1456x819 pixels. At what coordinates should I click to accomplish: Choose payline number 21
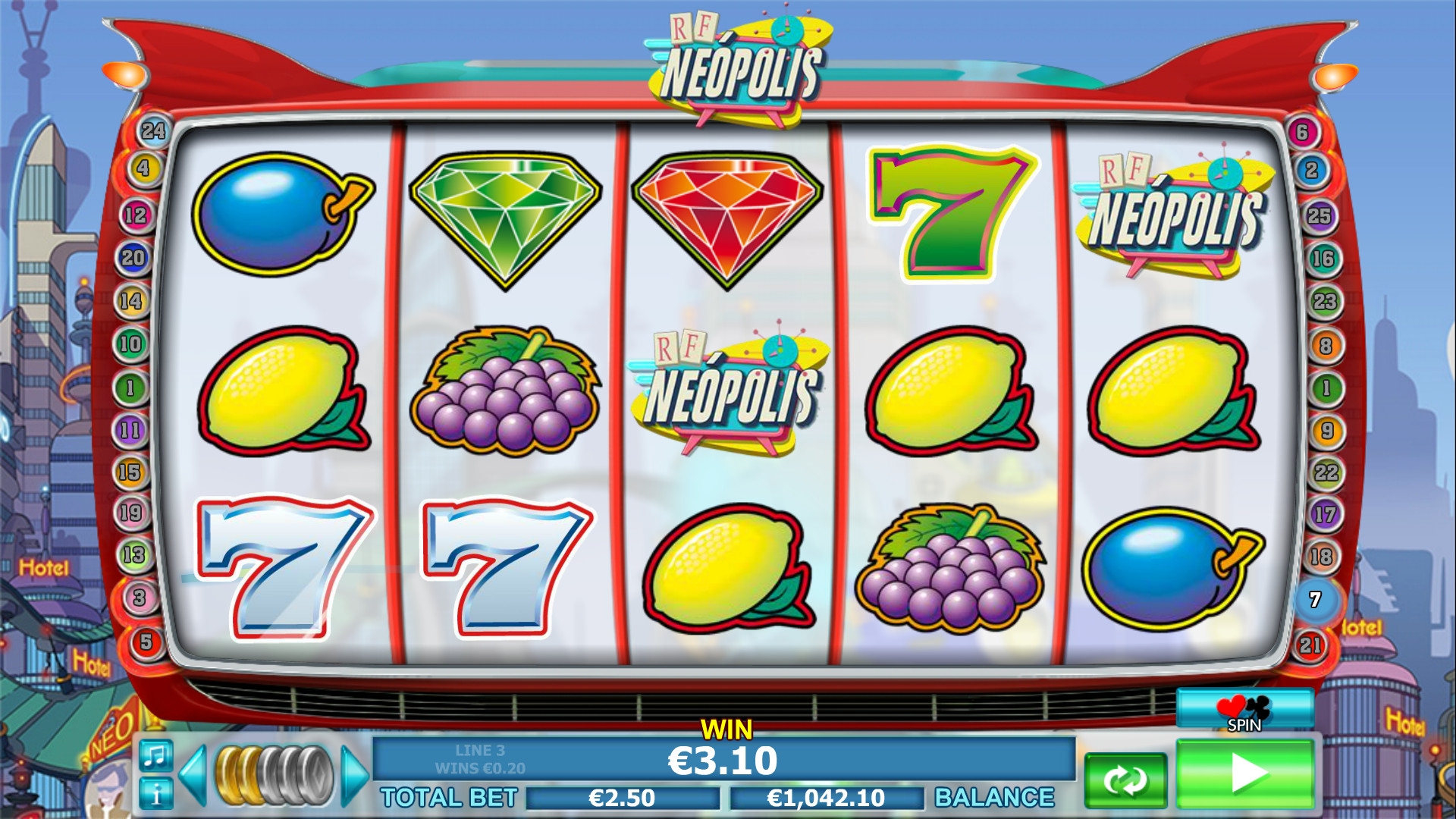pos(1310,645)
